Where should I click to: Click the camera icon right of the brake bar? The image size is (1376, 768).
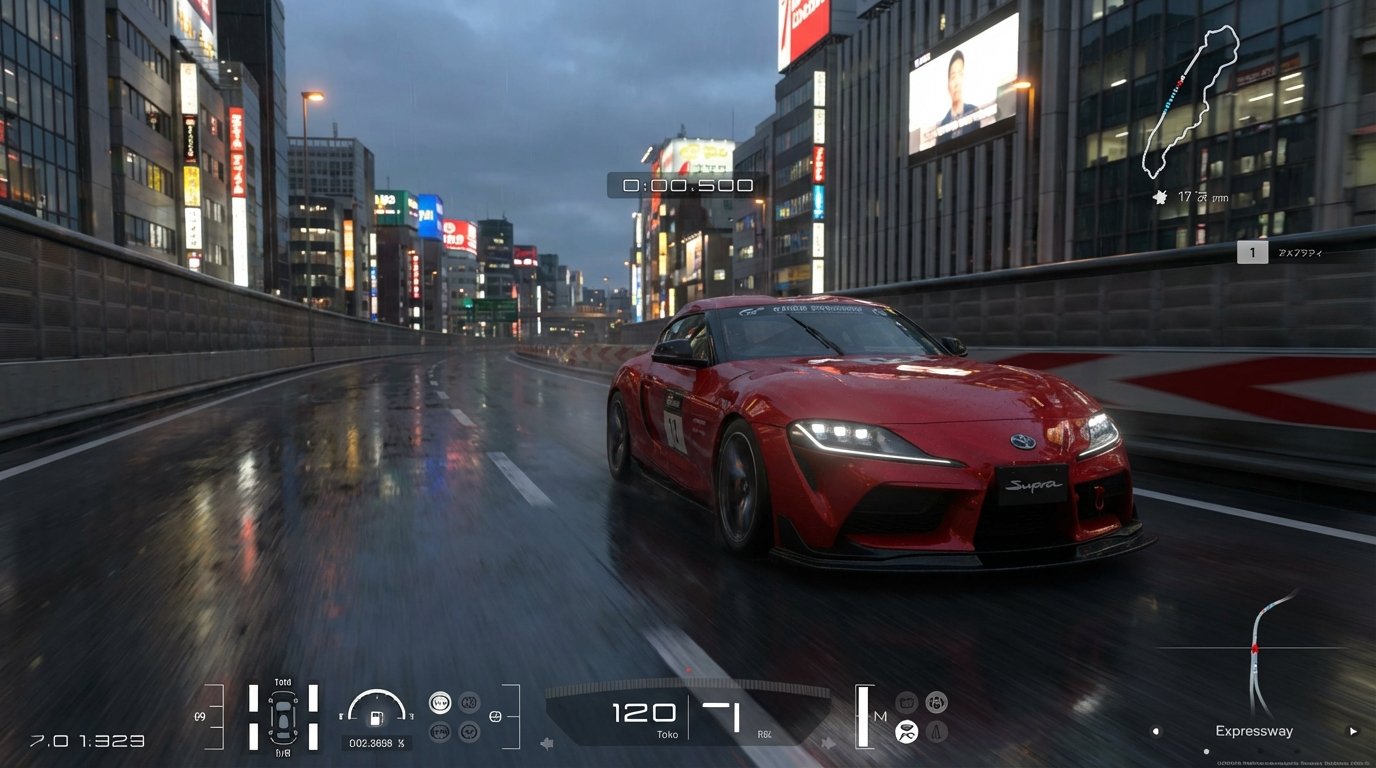tap(906, 702)
